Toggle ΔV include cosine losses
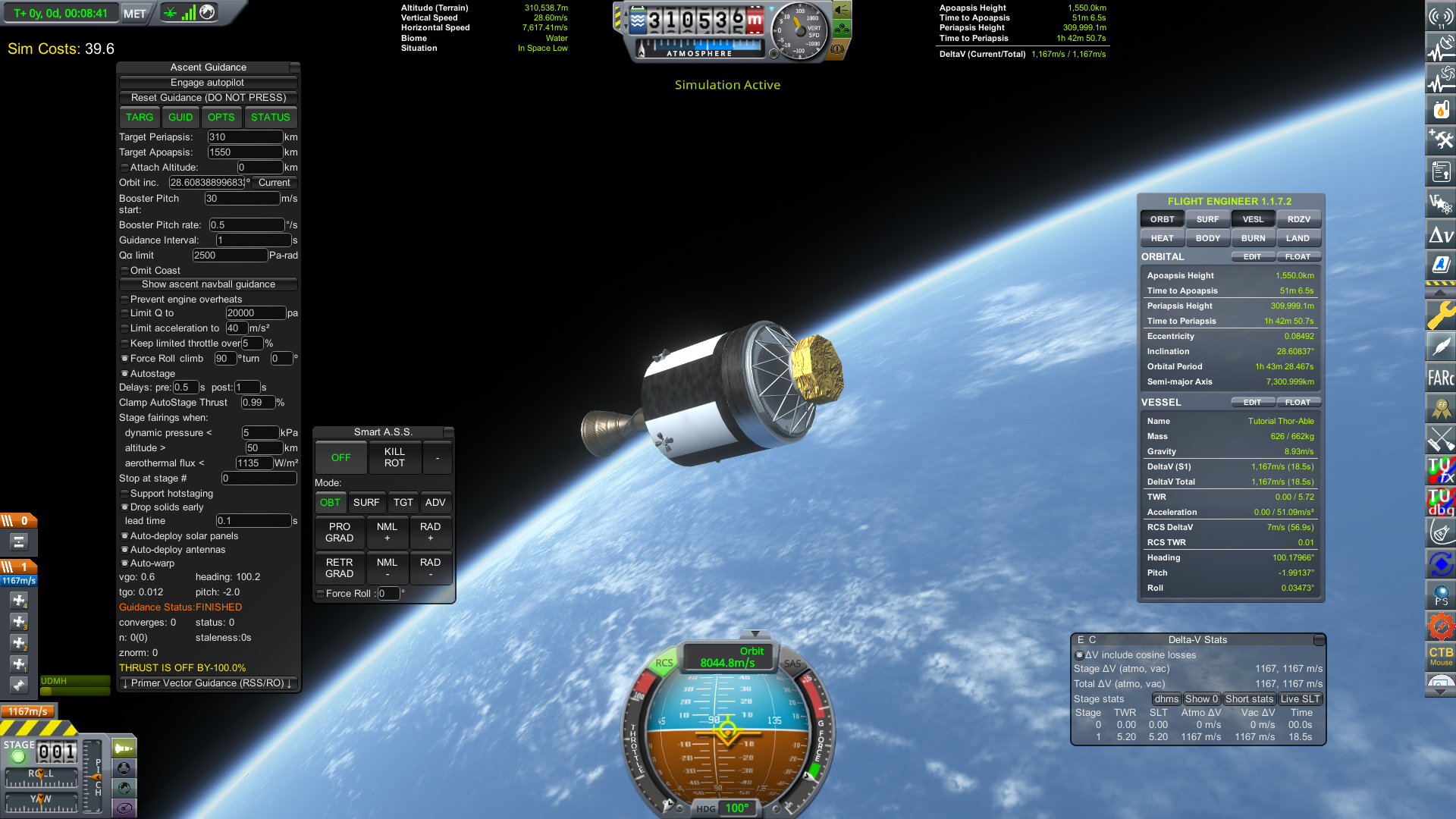Screen dimensions: 1456x819 pyautogui.click(x=1079, y=655)
